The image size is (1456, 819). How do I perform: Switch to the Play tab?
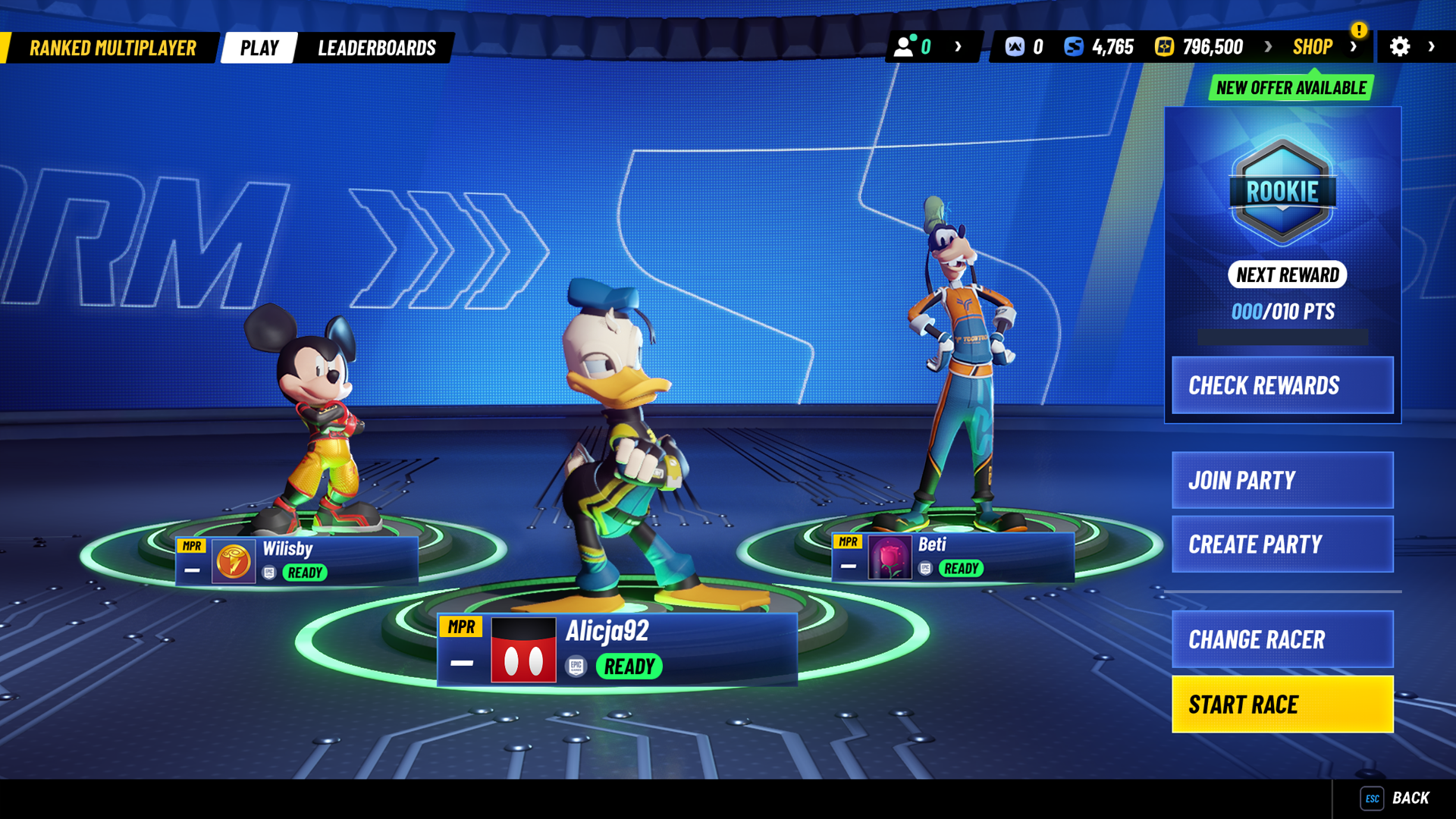259,48
